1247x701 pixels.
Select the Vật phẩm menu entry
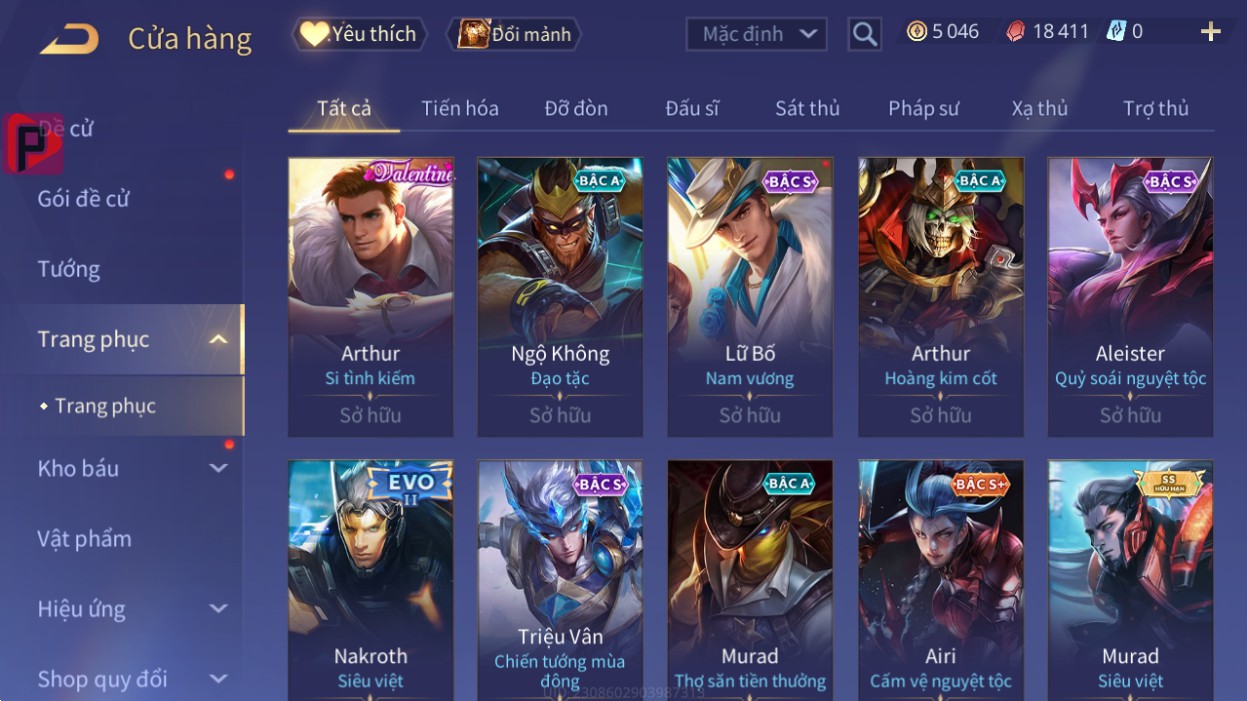click(x=85, y=538)
